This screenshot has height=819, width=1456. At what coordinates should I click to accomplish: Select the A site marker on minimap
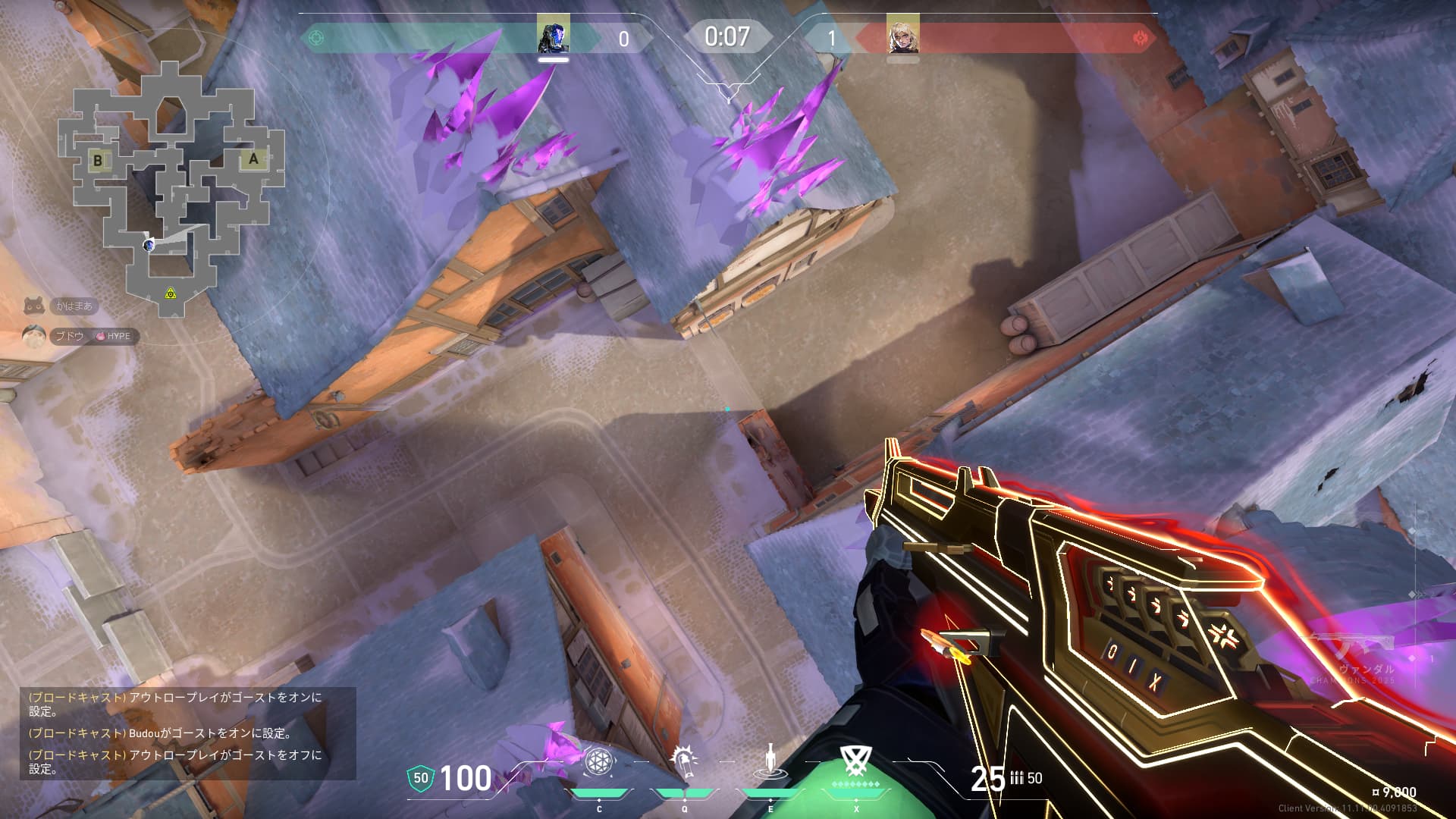coord(253,159)
